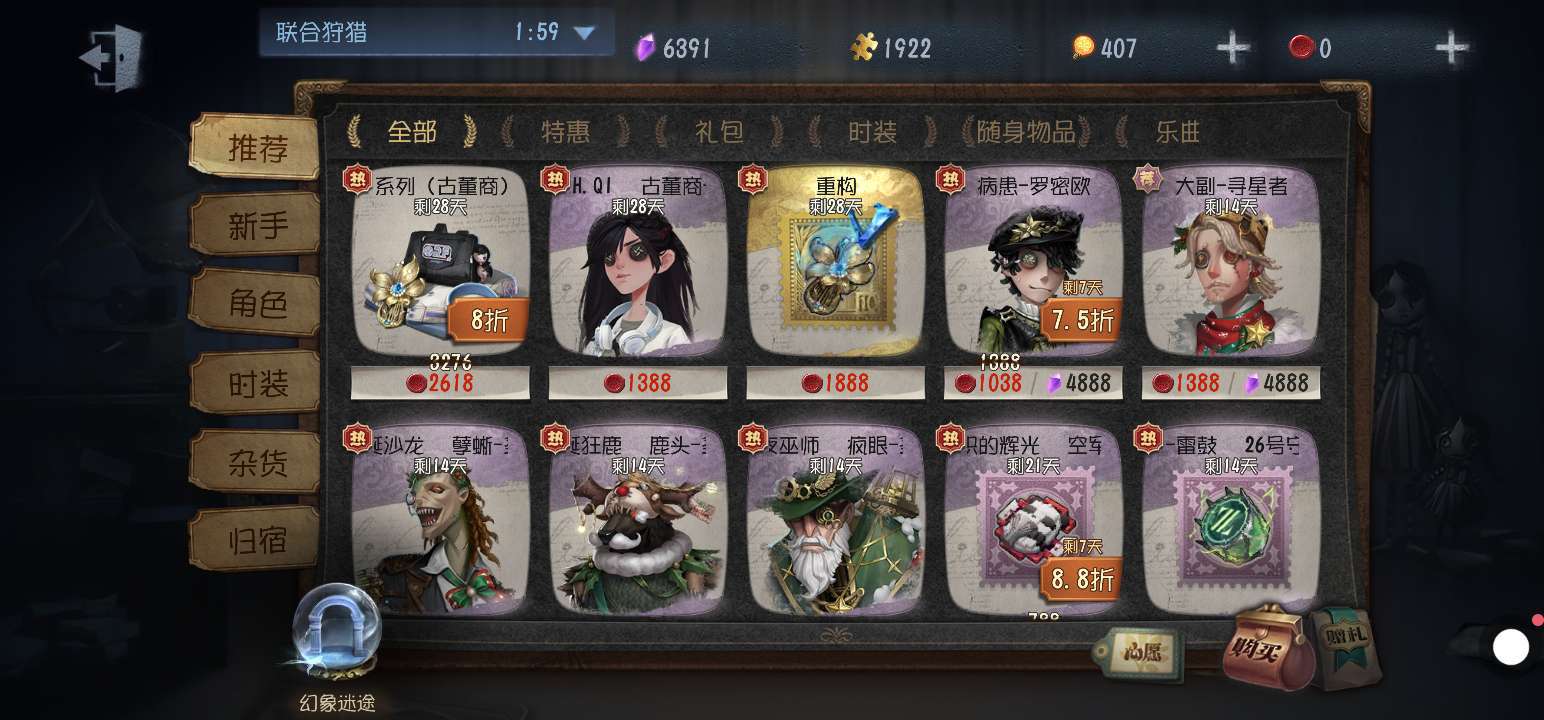1544x720 pixels.
Task: Switch to the 新手 side category
Action: tap(256, 226)
